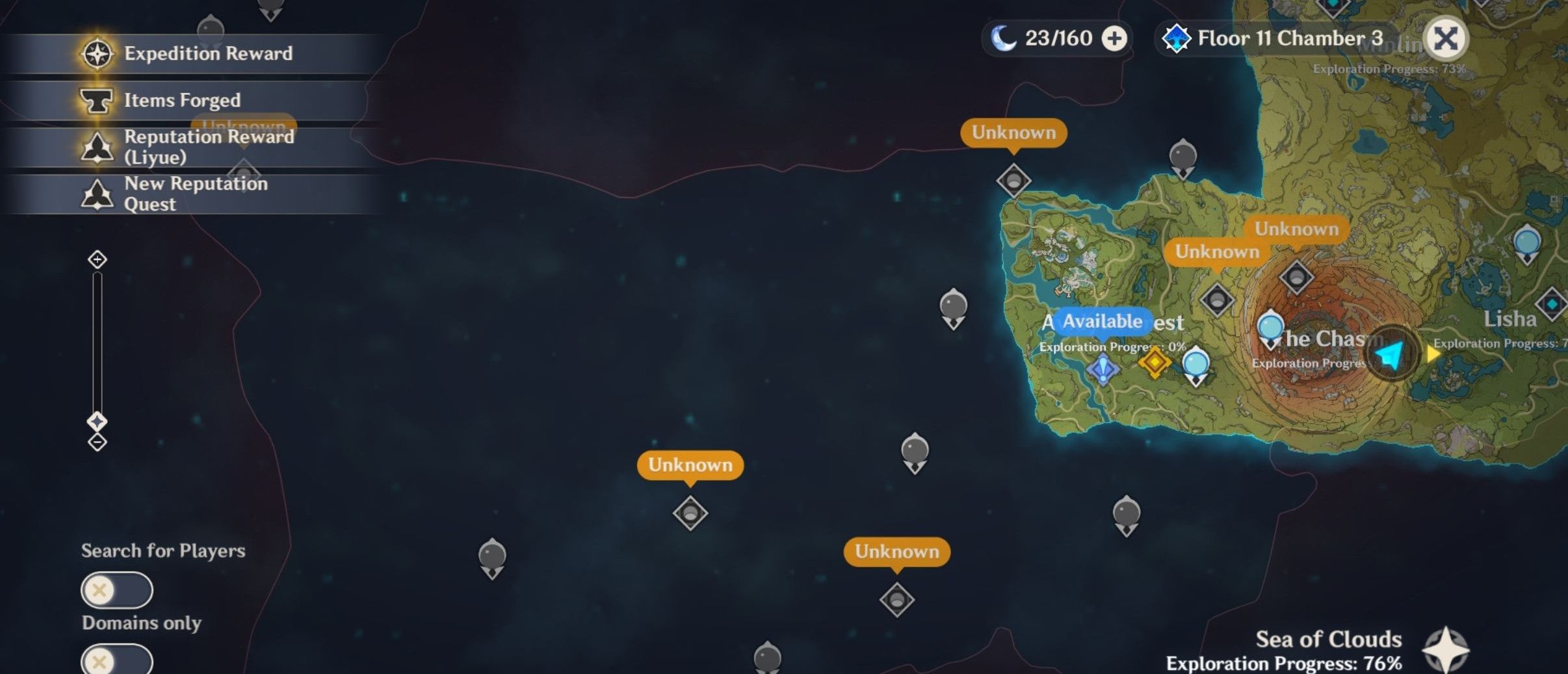The width and height of the screenshot is (1568, 674).
Task: Click the player arrow marker in The Chasm
Action: coord(1388,351)
